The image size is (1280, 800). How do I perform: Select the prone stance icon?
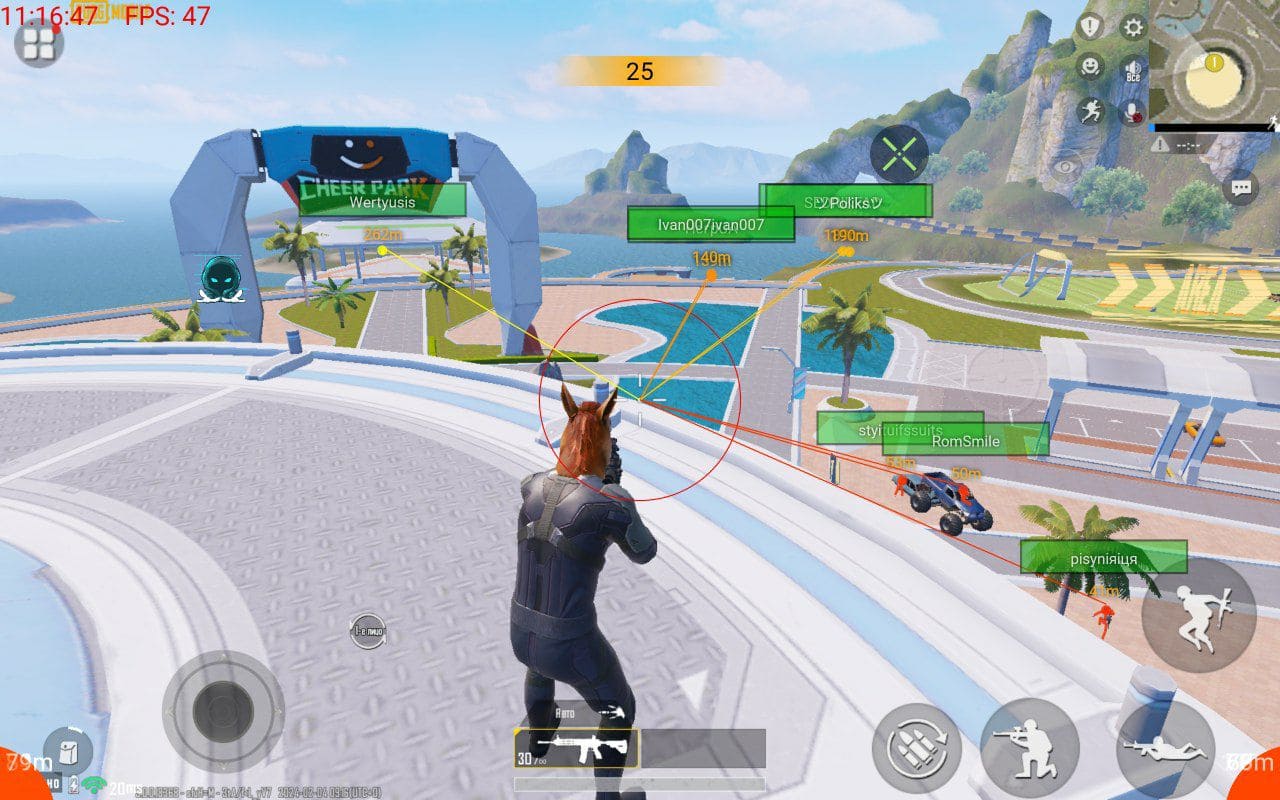1166,752
